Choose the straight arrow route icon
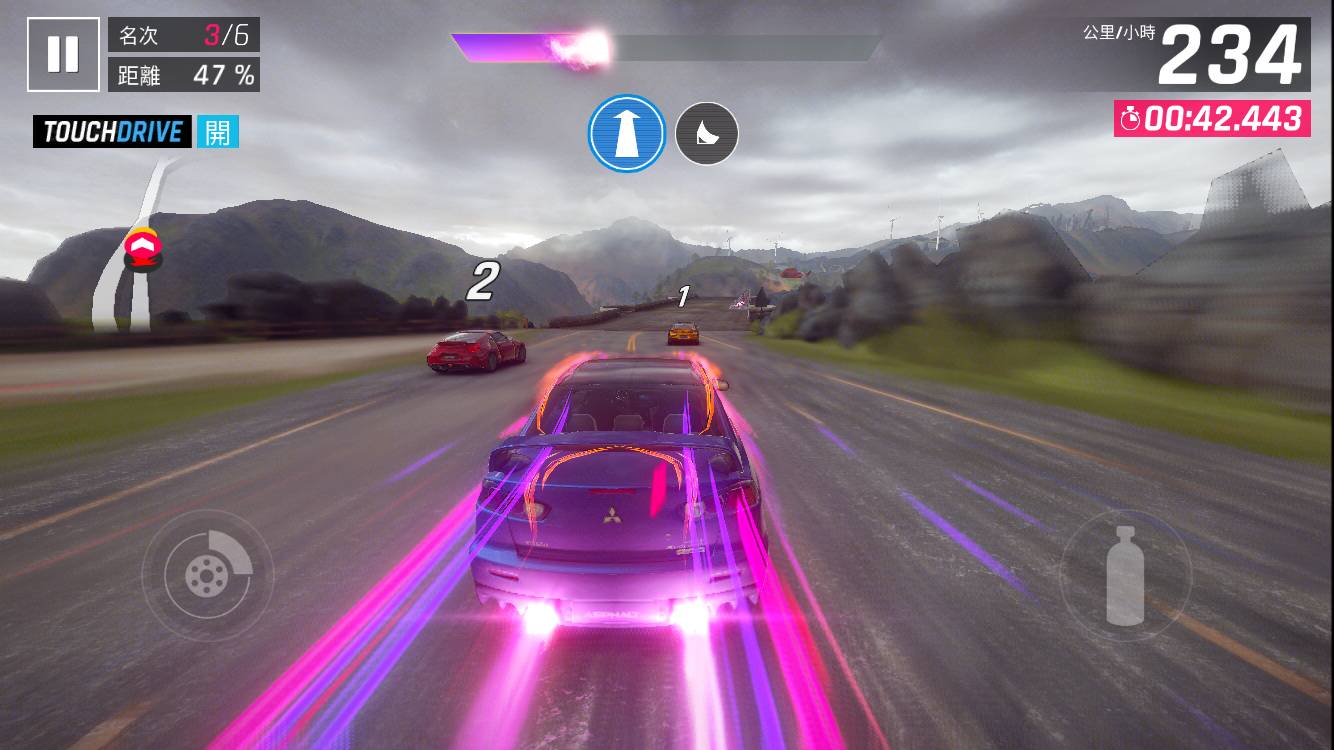Screen dimensions: 1334x750 (x=627, y=133)
